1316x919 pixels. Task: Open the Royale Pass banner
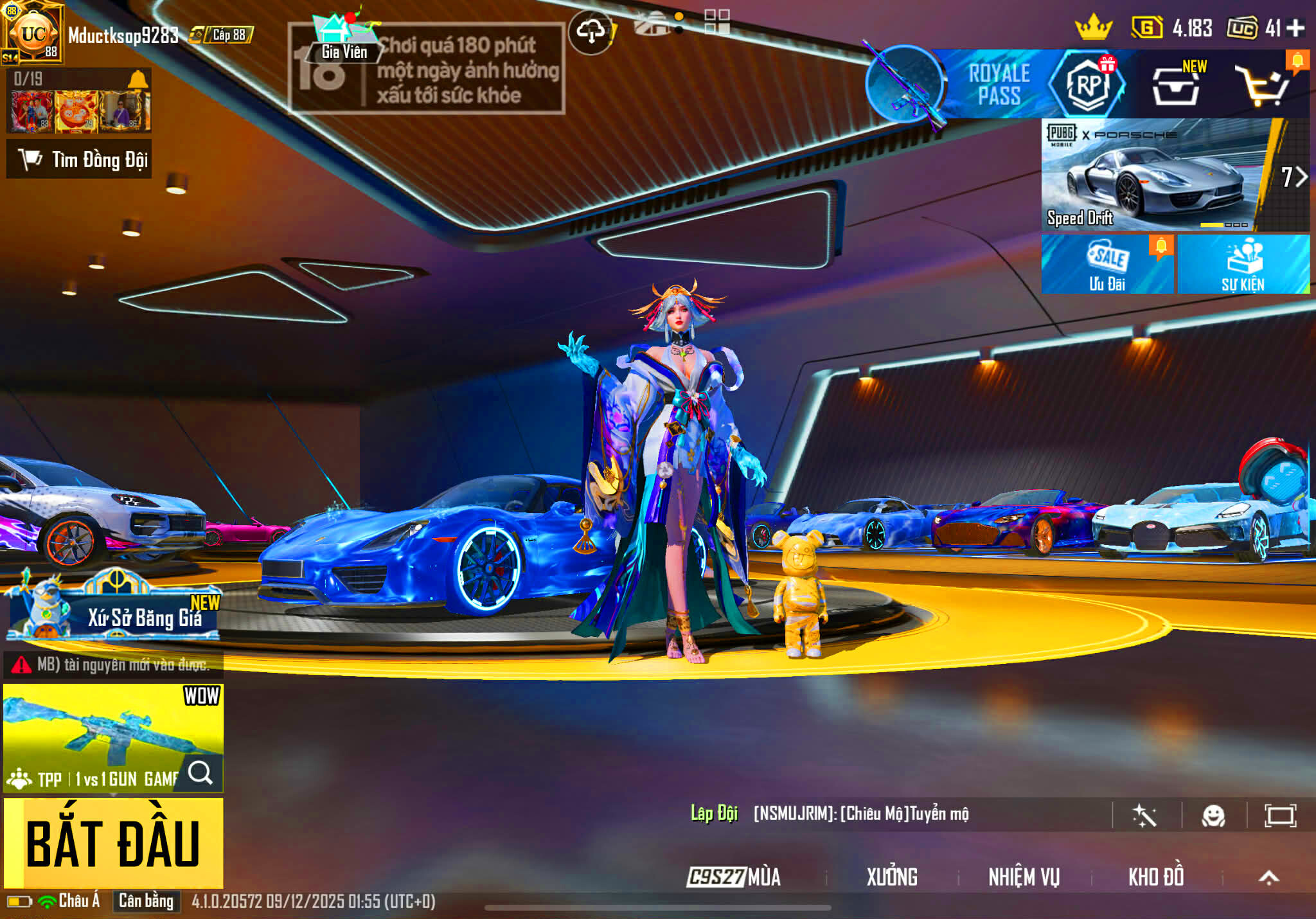point(998,84)
